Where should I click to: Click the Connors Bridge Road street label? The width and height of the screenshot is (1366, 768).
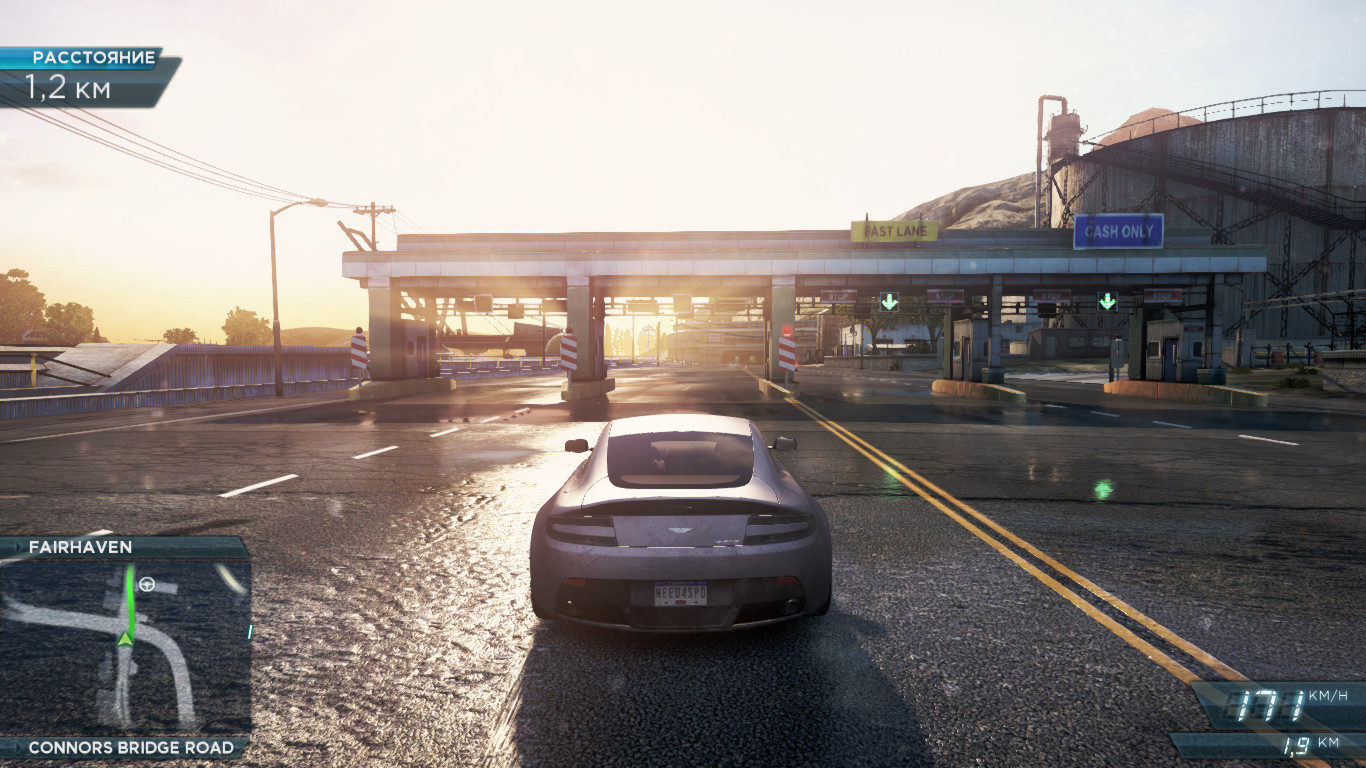tap(131, 747)
